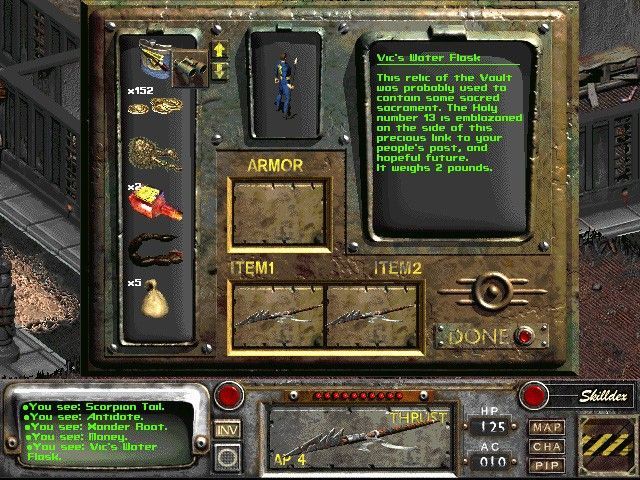Image resolution: width=640 pixels, height=480 pixels.
Task: Switch active hand with the red button beside INV
Action: 229,394
